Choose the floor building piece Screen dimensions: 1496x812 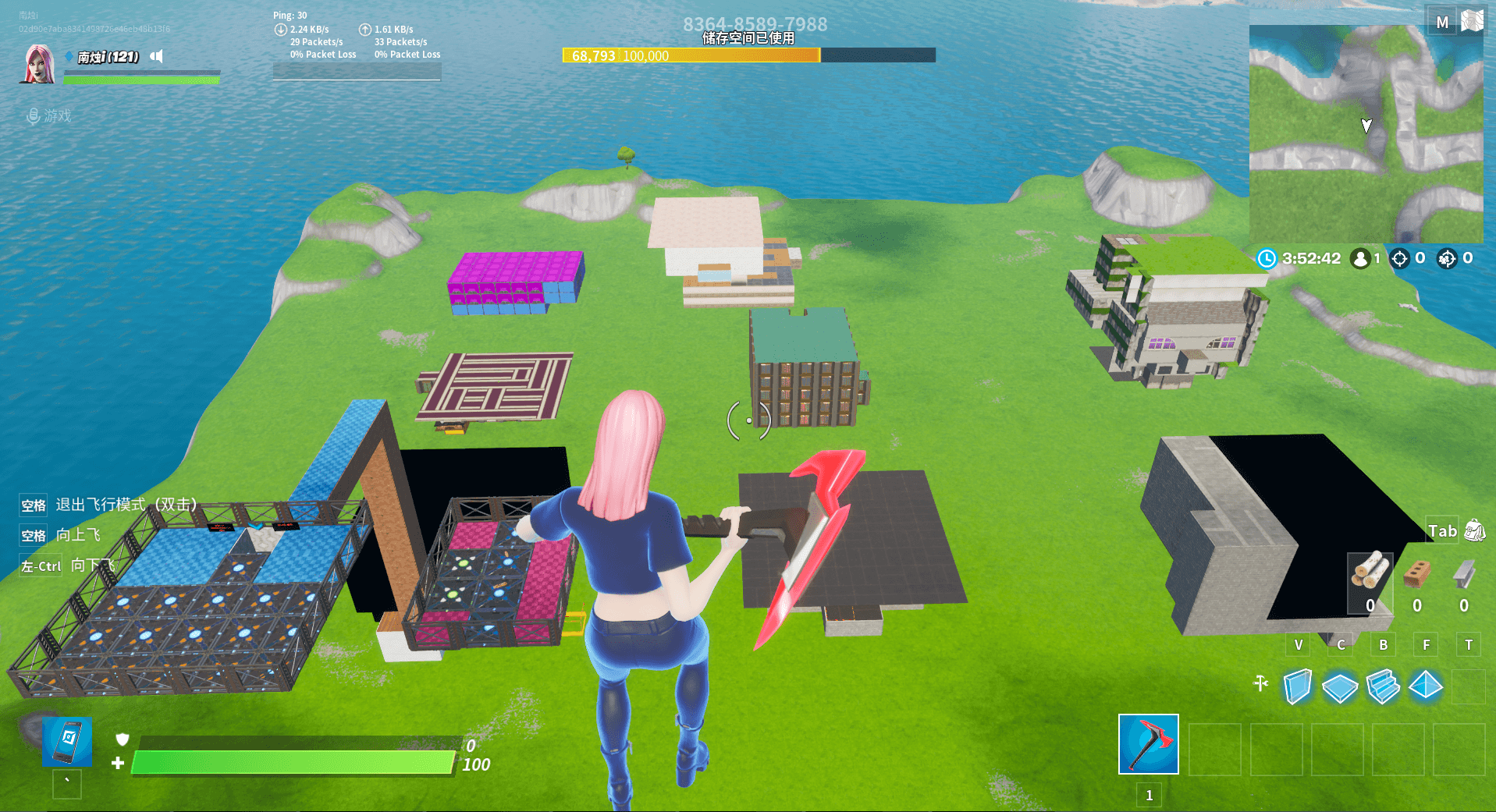pyautogui.click(x=1340, y=687)
